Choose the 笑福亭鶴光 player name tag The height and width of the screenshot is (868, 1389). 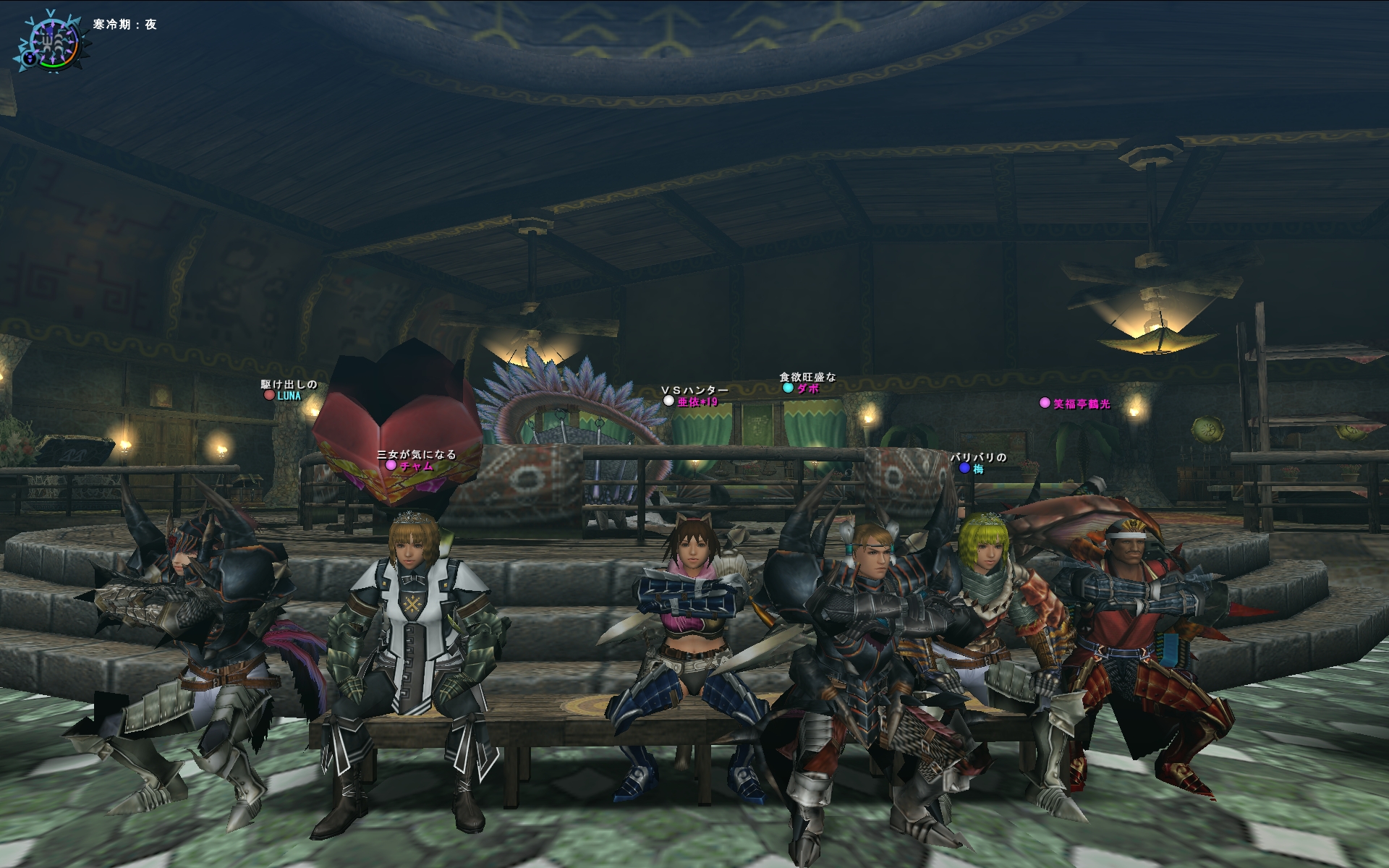[x=1081, y=404]
